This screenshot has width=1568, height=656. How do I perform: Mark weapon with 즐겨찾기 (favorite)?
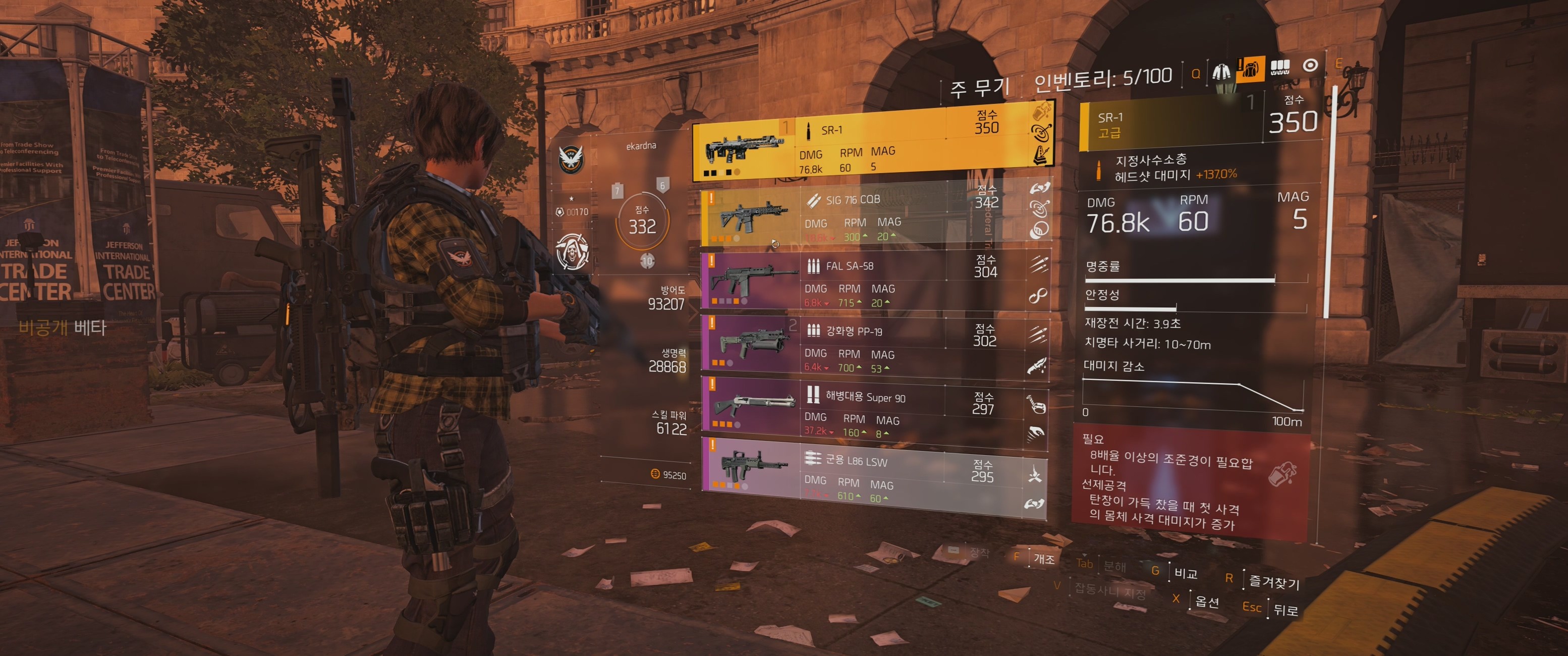click(x=1273, y=582)
